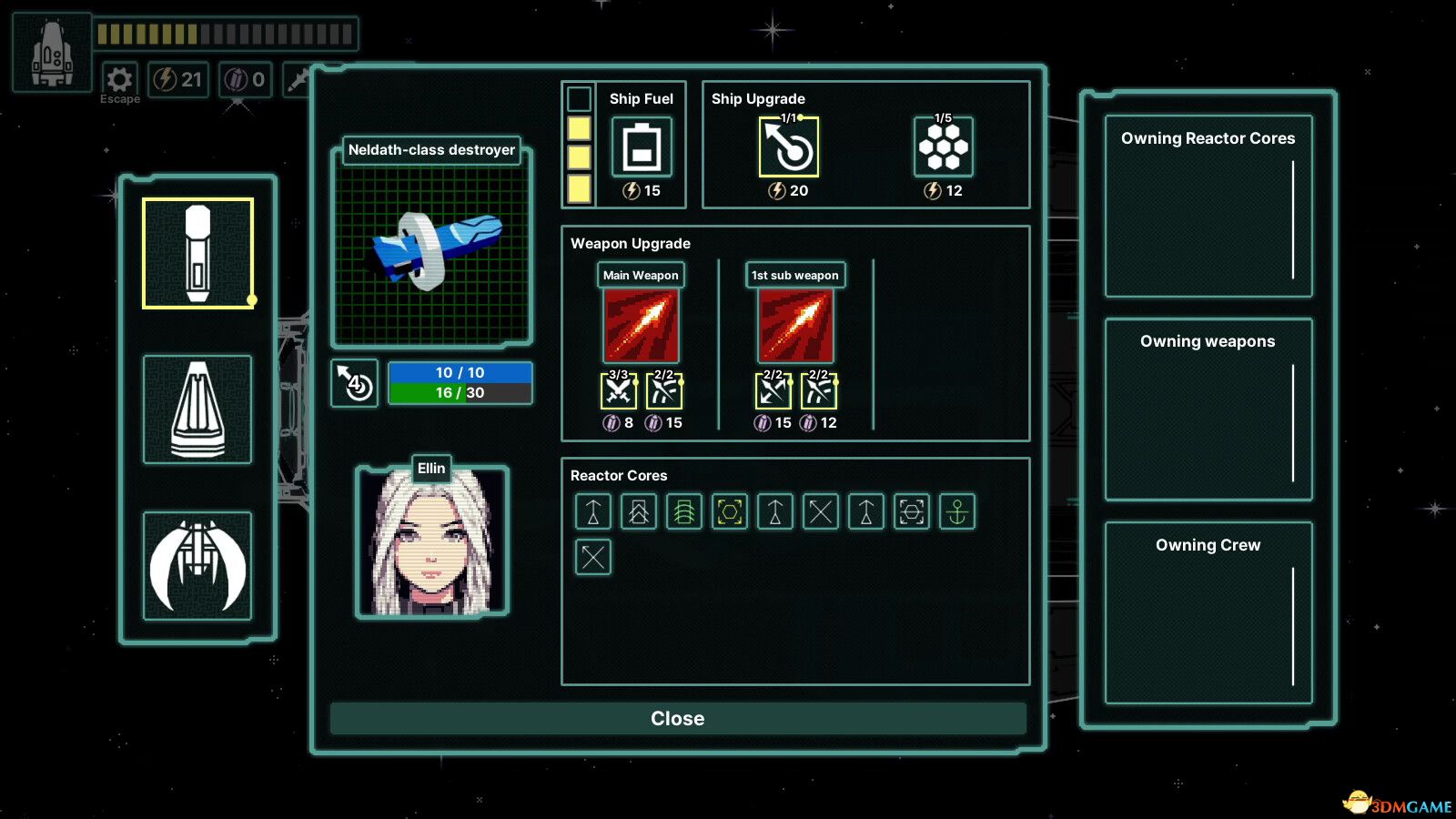Select the 1st sub weapon icon

pos(795,326)
